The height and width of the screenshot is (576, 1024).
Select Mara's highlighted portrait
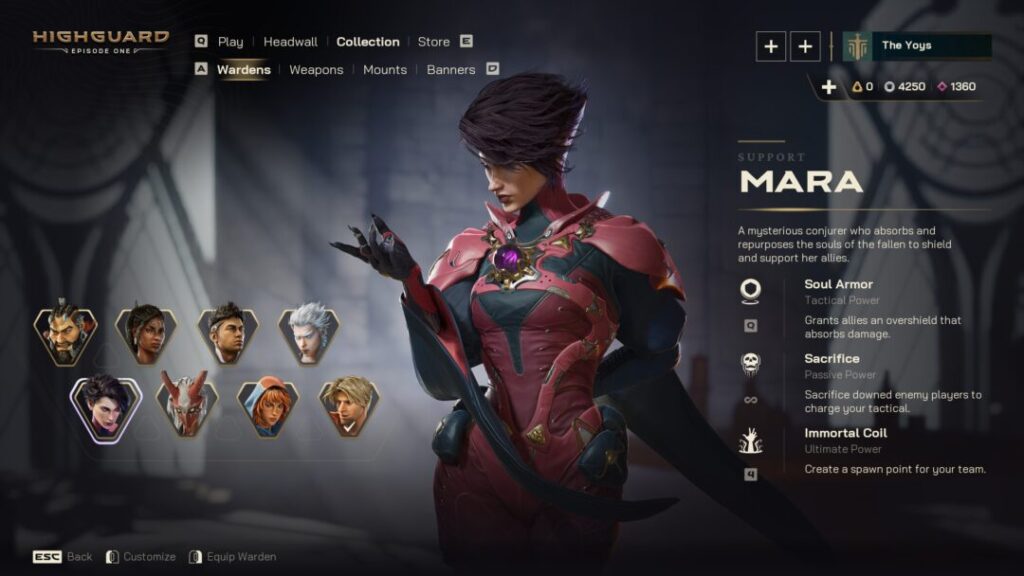click(105, 407)
